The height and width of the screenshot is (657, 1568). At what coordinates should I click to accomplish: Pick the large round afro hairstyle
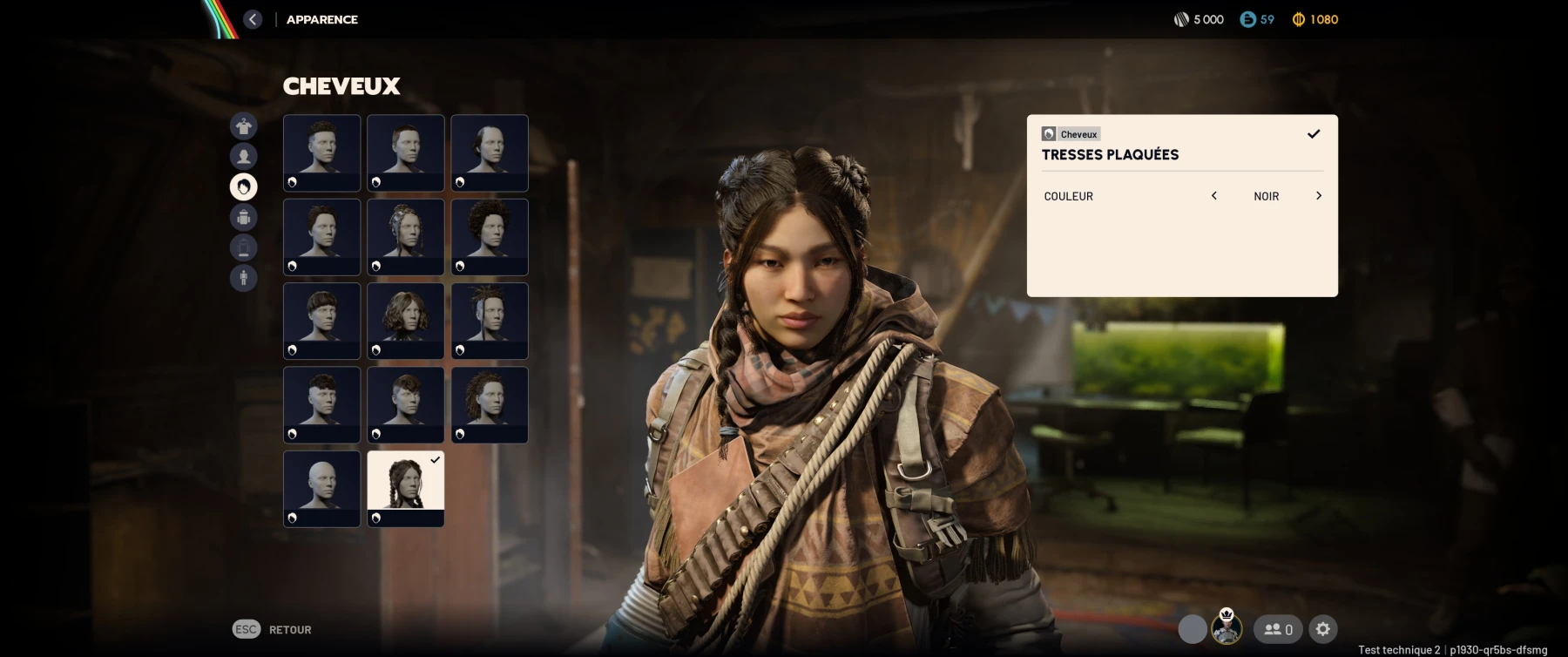(490, 236)
